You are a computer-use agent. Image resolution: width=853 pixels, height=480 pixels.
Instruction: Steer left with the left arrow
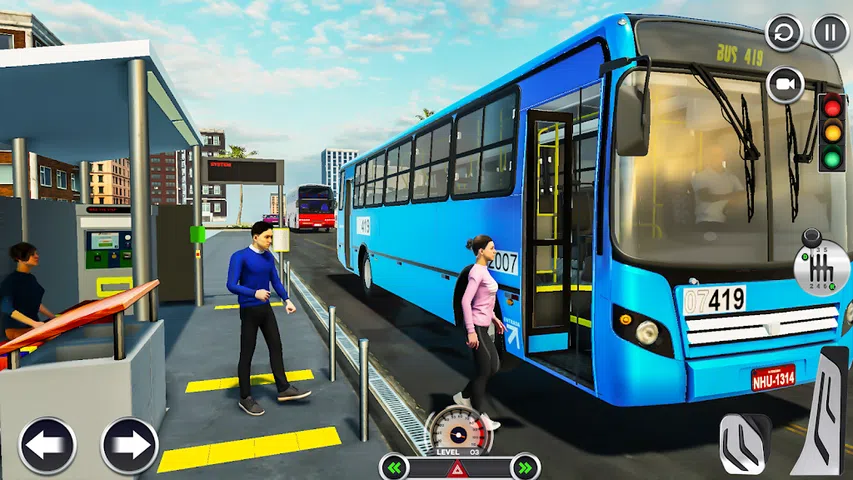tap(47, 445)
